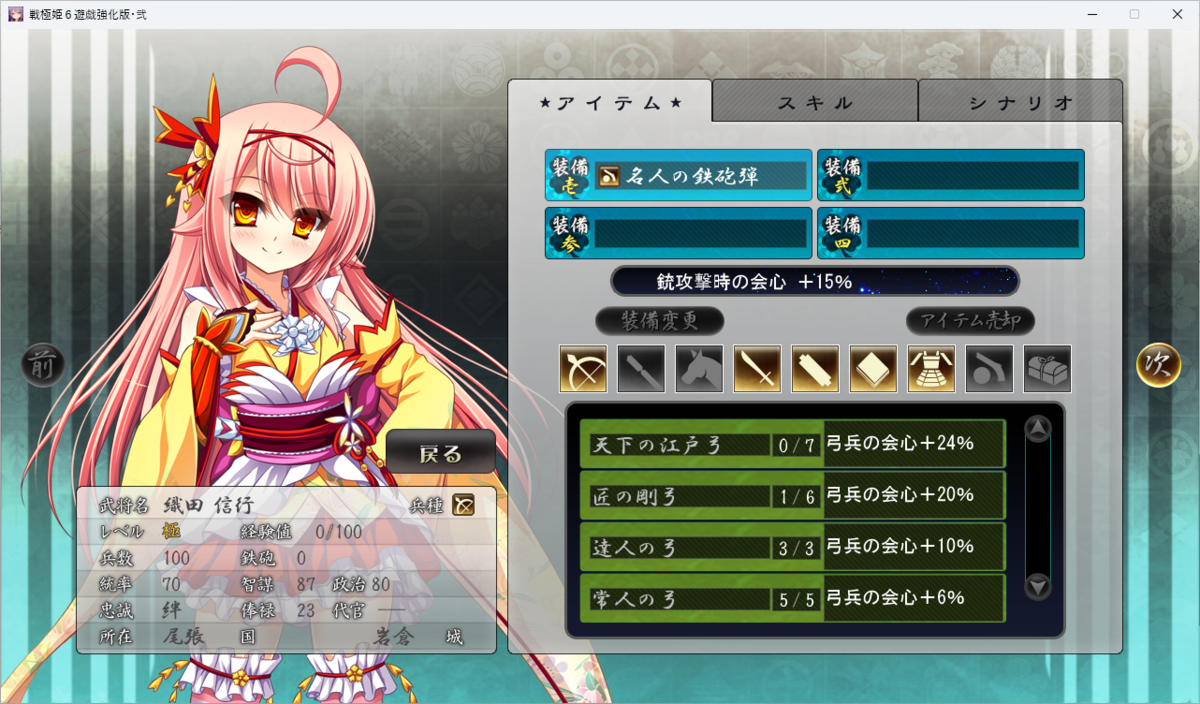Screen dimensions: 1200x704
Task: Select the アイテム tab
Action: pyautogui.click(x=610, y=102)
